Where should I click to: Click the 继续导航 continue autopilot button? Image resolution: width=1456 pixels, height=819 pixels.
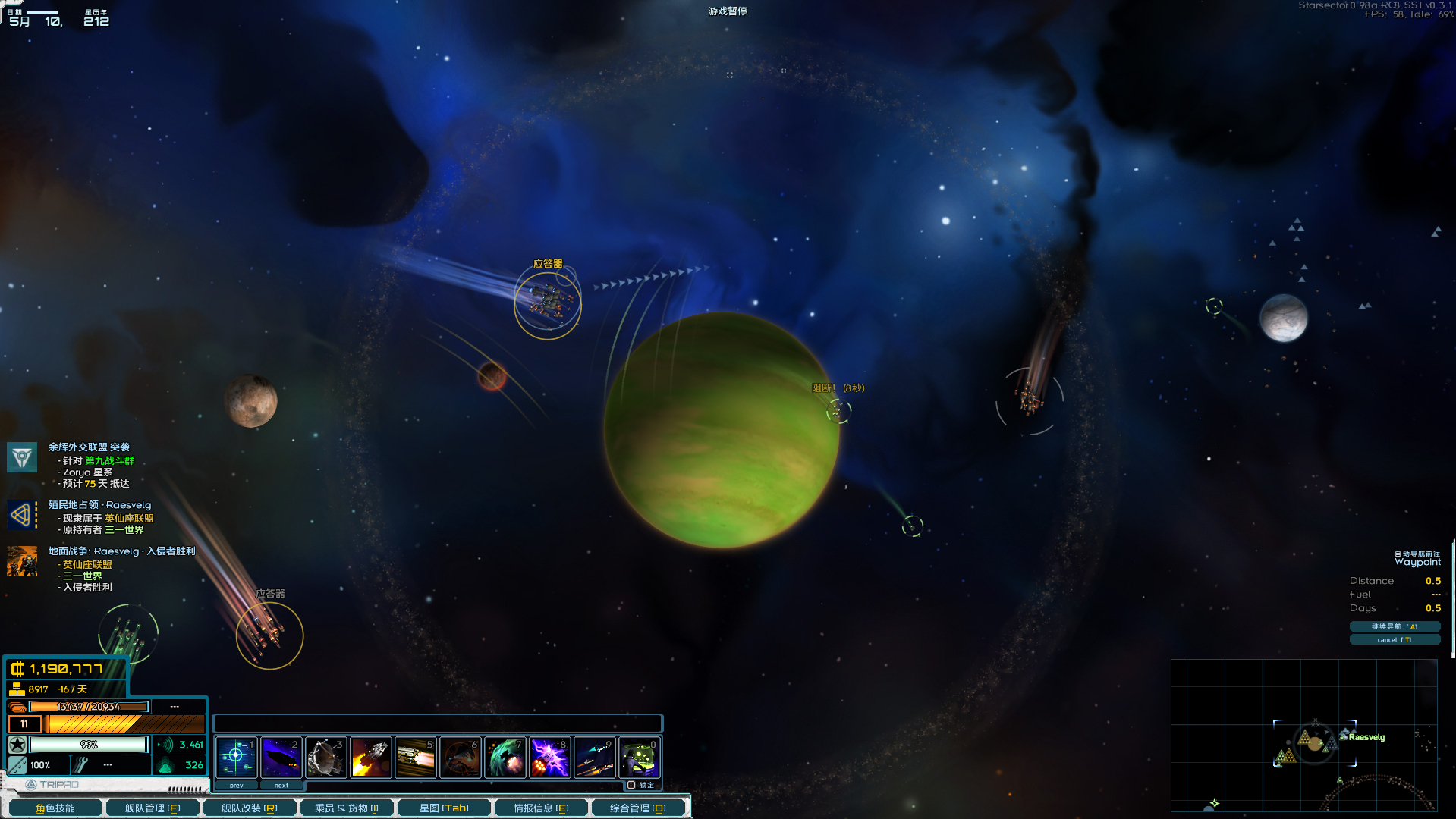coord(1394,626)
